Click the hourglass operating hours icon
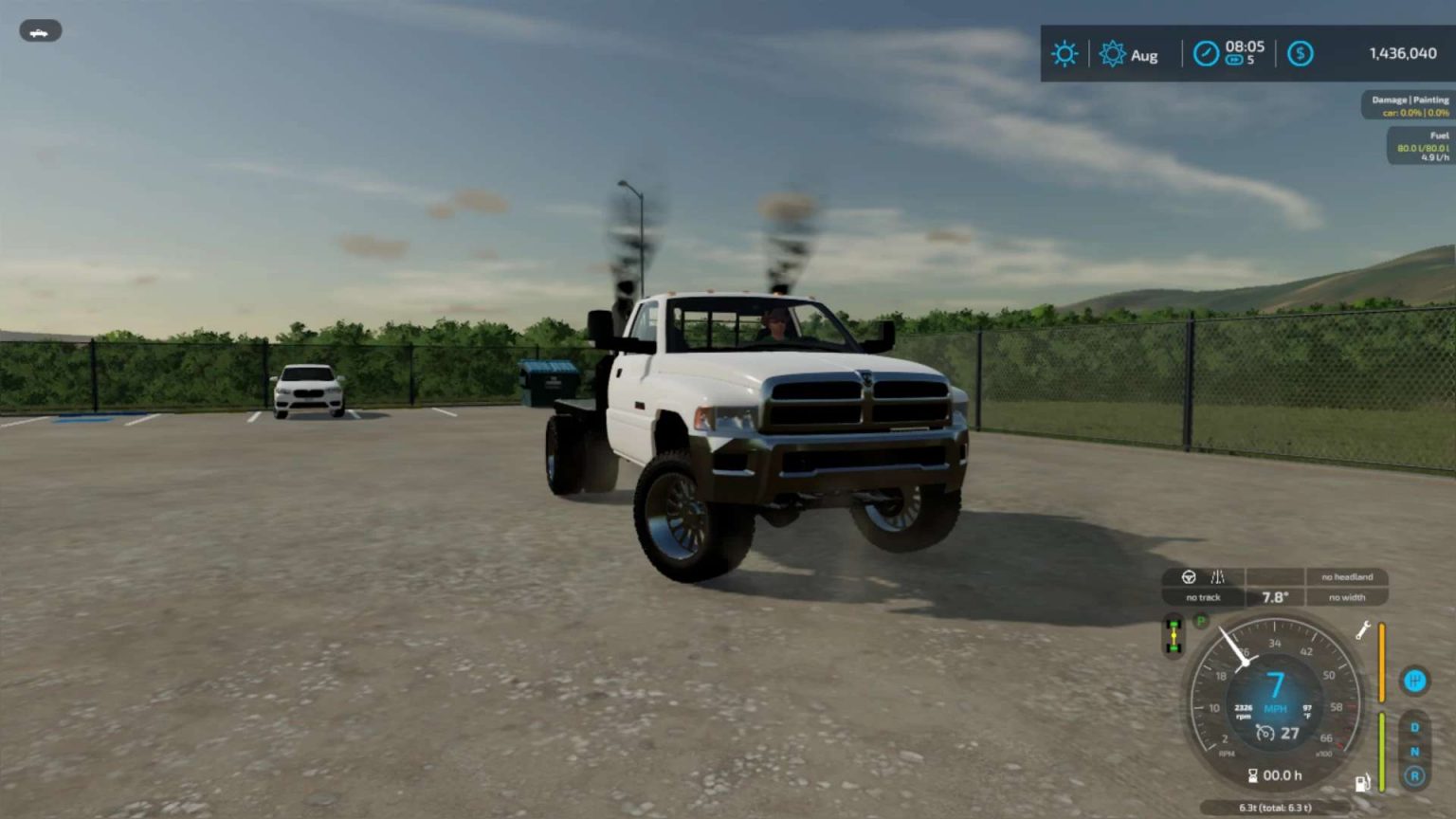 pos(1252,774)
